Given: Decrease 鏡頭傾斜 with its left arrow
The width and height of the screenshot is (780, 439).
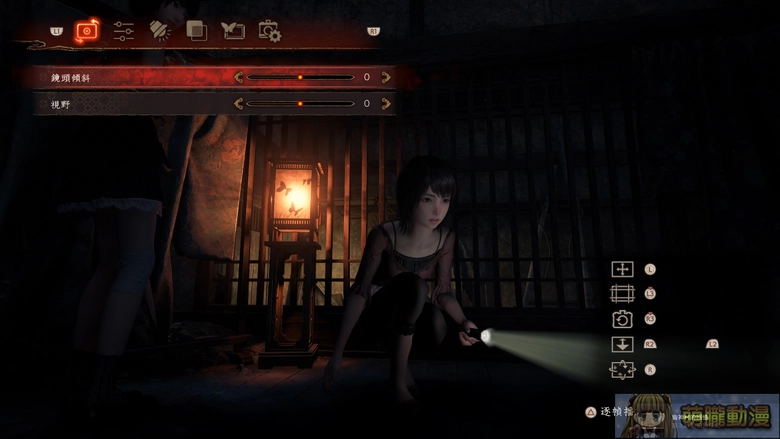Looking at the screenshot, I should pos(239,77).
